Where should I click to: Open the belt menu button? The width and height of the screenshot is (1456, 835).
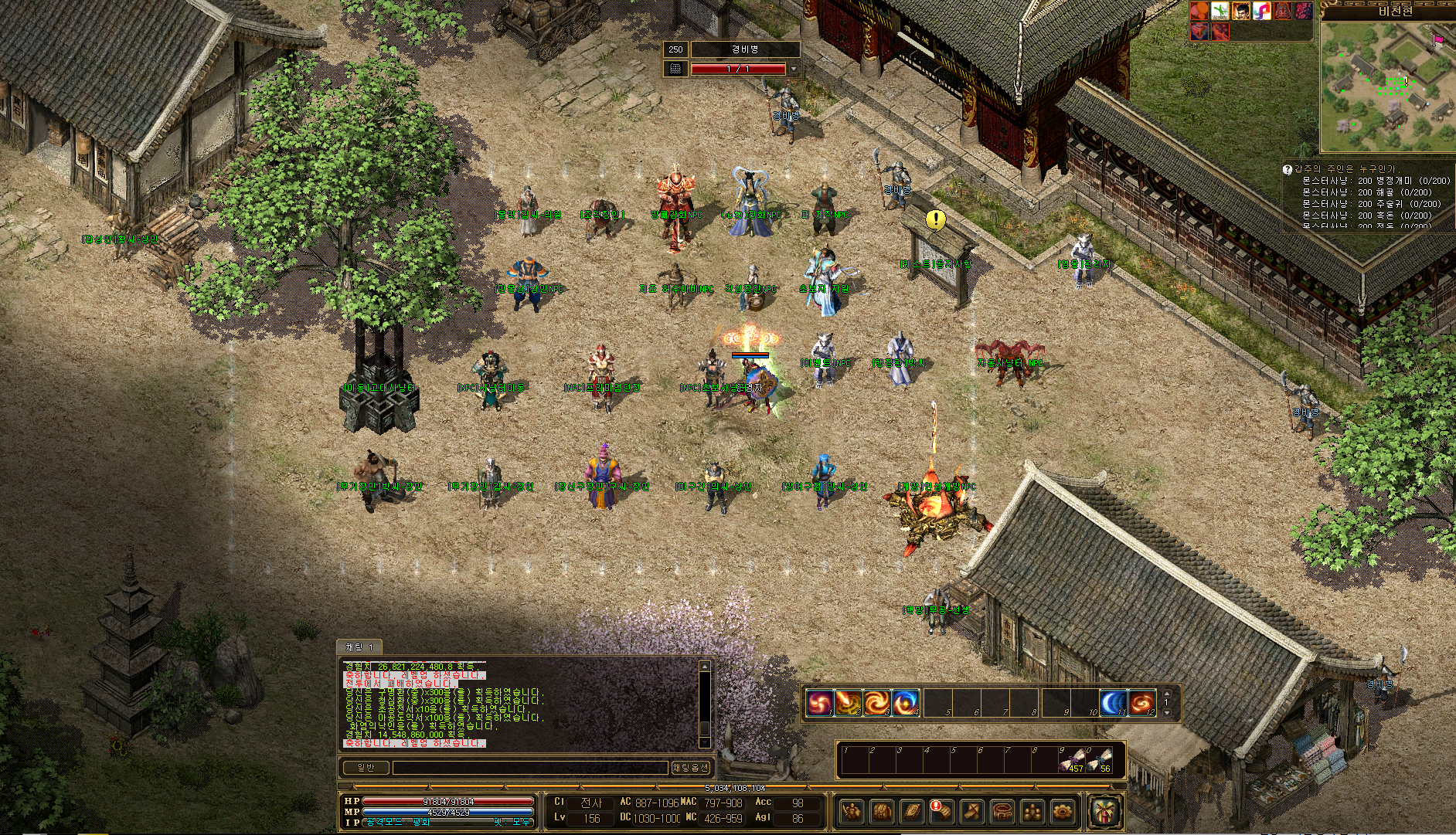click(1002, 811)
